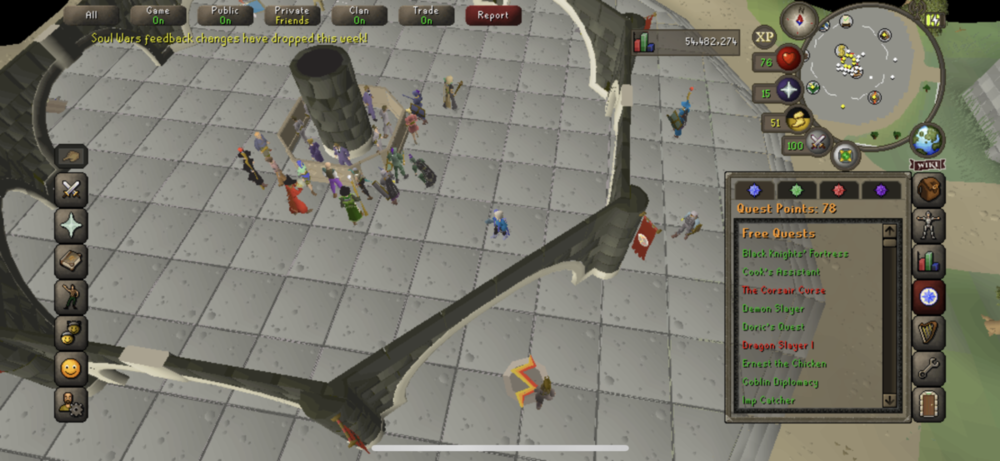Viewport: 1000px width, 461px height.
Task: Open the Cook's Assistant quest entry
Action: [x=781, y=272]
